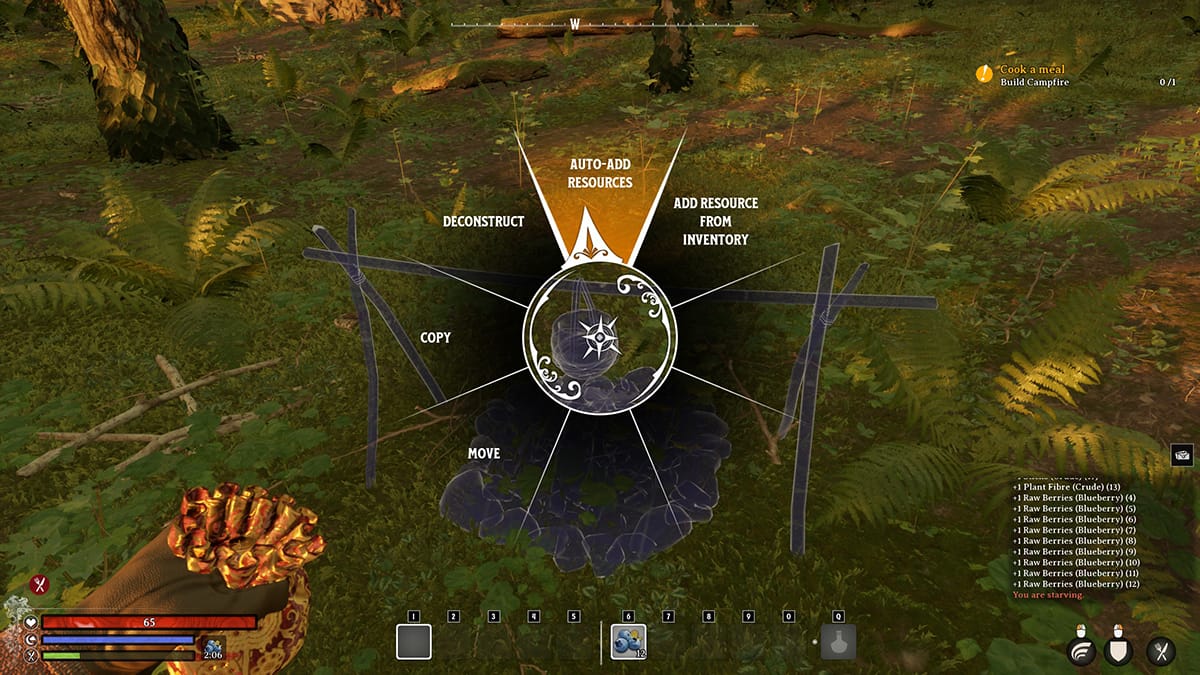Select the blueberries hotbar slot
1200x675 pixels.
[629, 641]
